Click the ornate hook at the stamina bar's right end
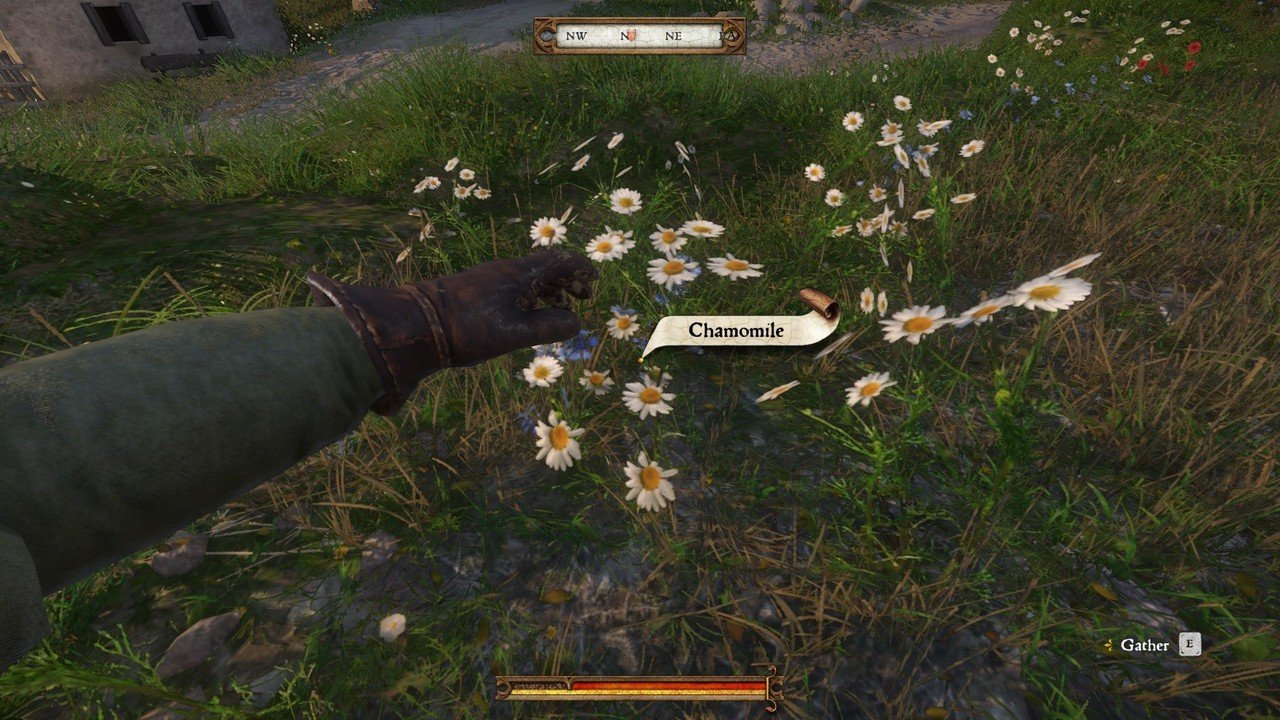The width and height of the screenshot is (1280, 720). (776, 688)
